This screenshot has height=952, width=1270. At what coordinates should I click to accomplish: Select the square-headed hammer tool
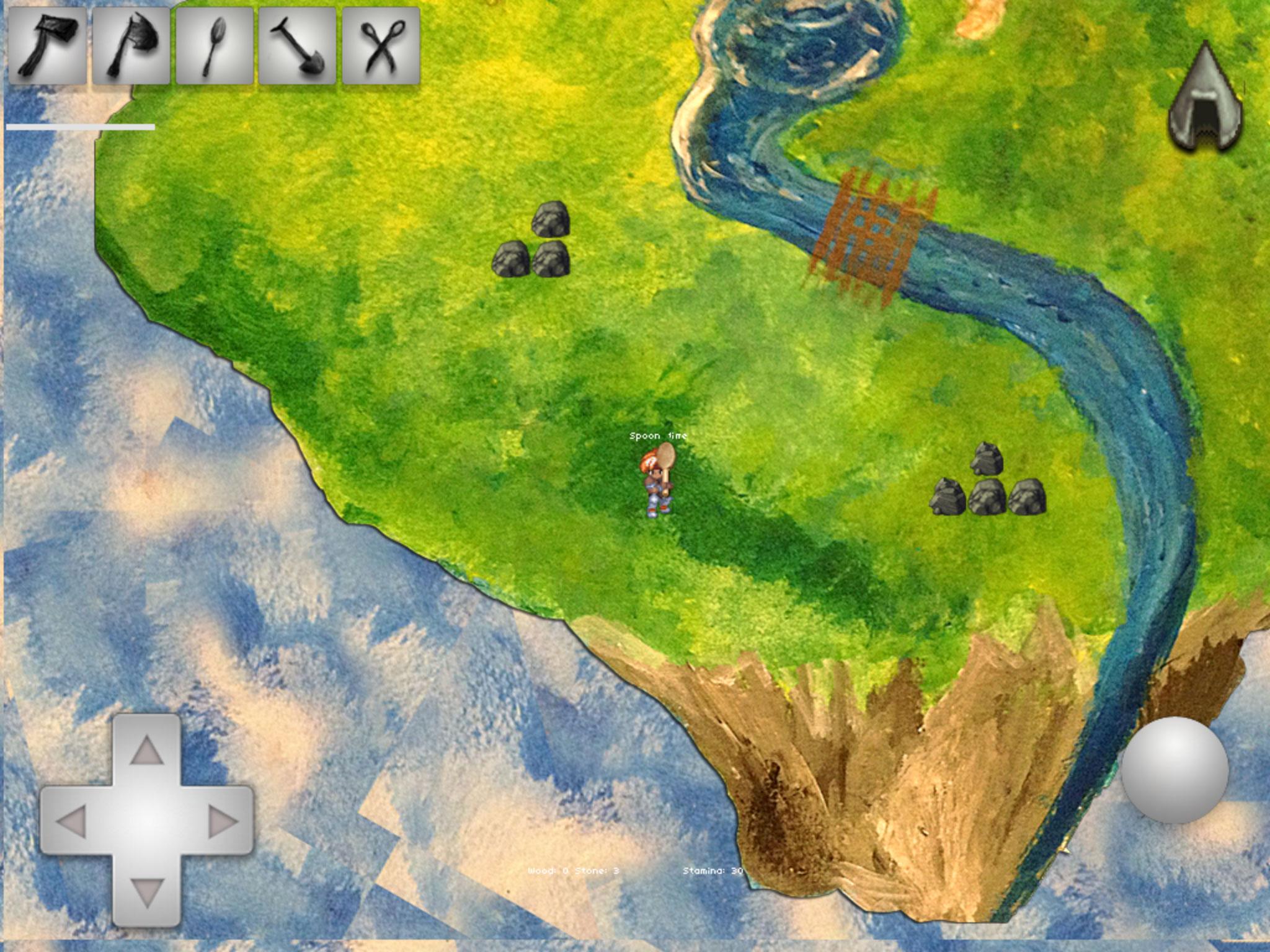click(47, 46)
